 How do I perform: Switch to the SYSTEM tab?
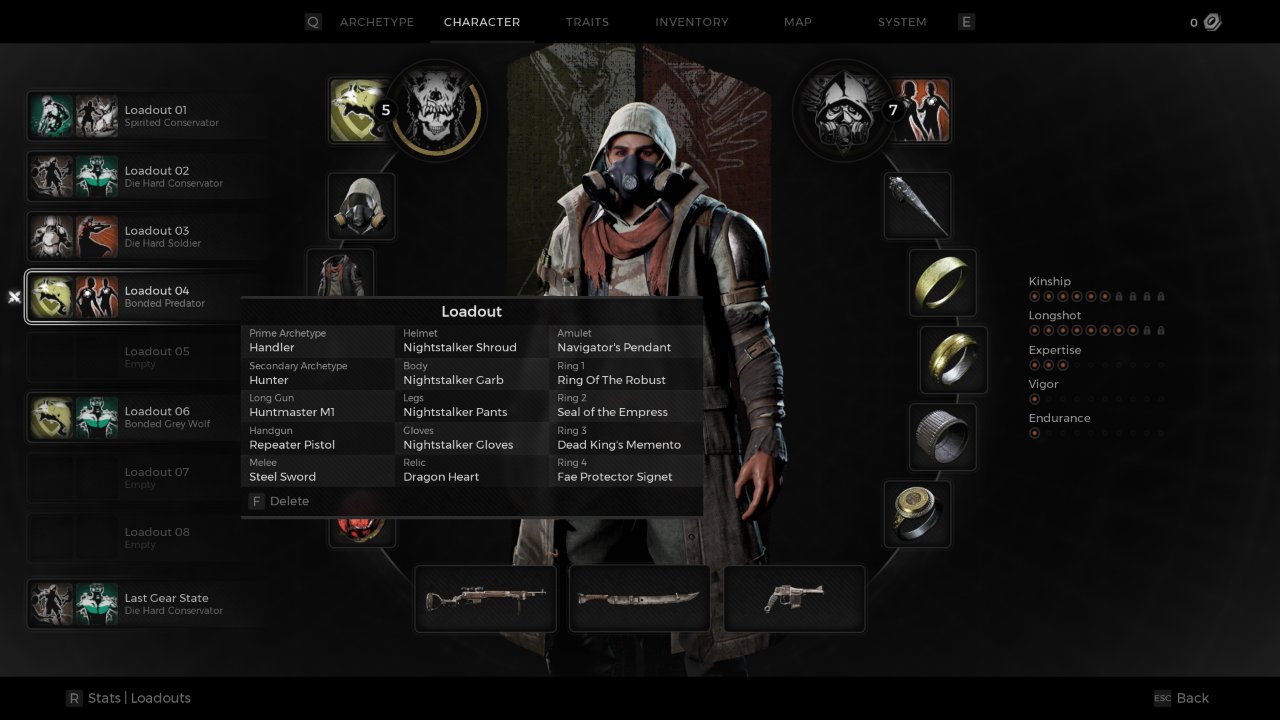[x=900, y=21]
